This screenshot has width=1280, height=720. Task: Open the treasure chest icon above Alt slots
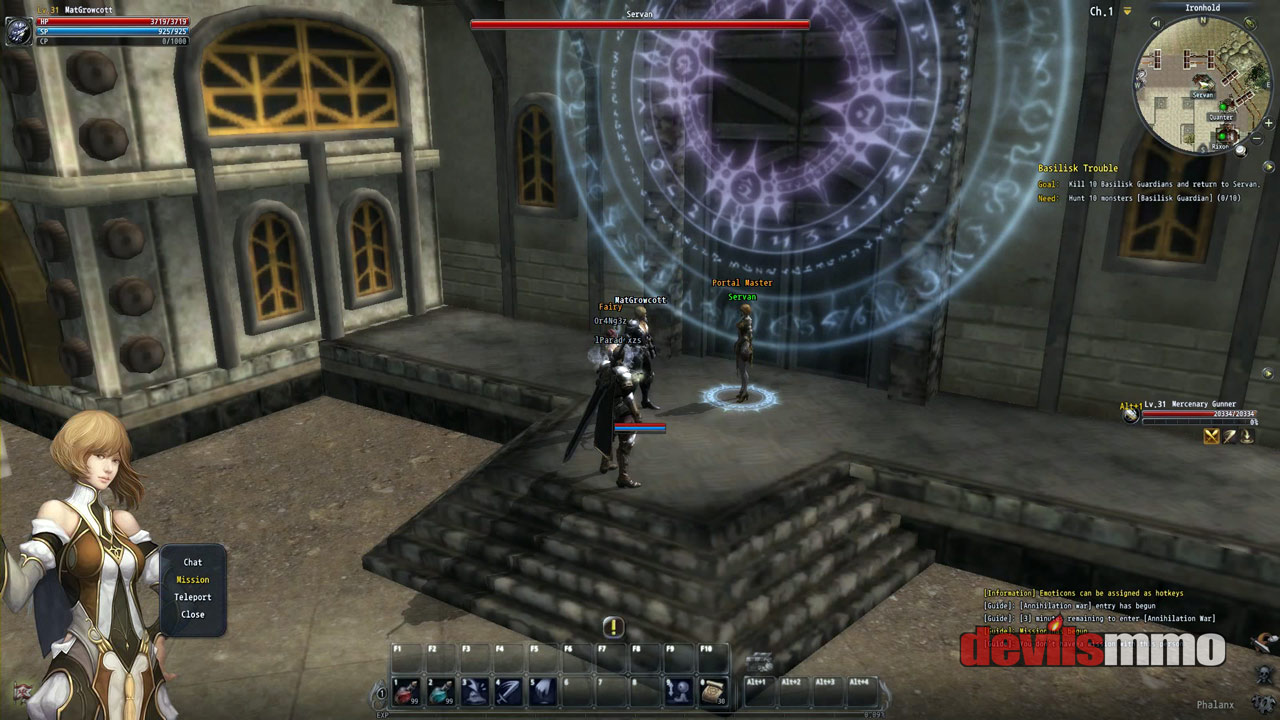(x=760, y=660)
